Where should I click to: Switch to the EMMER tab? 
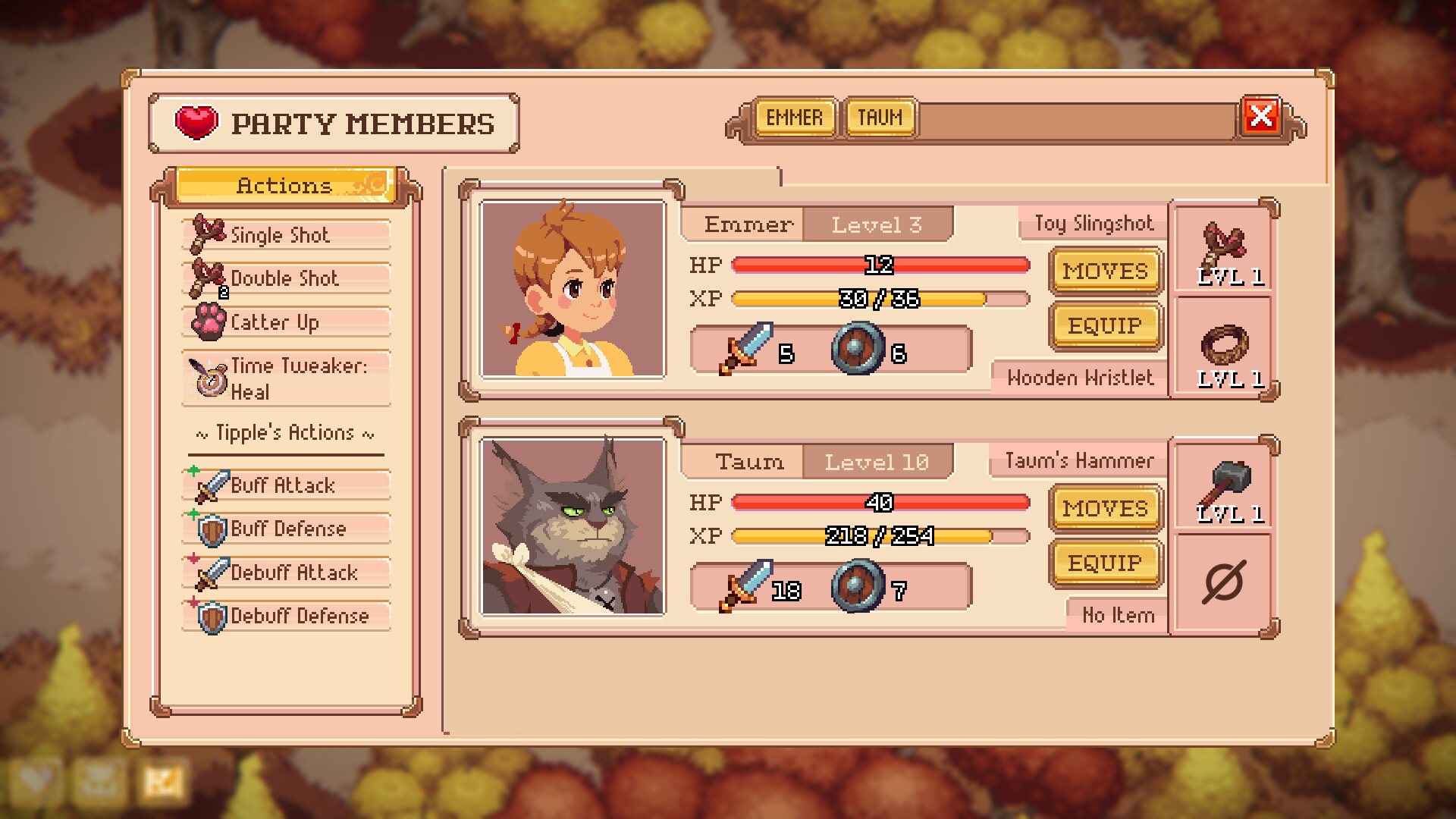tap(794, 118)
